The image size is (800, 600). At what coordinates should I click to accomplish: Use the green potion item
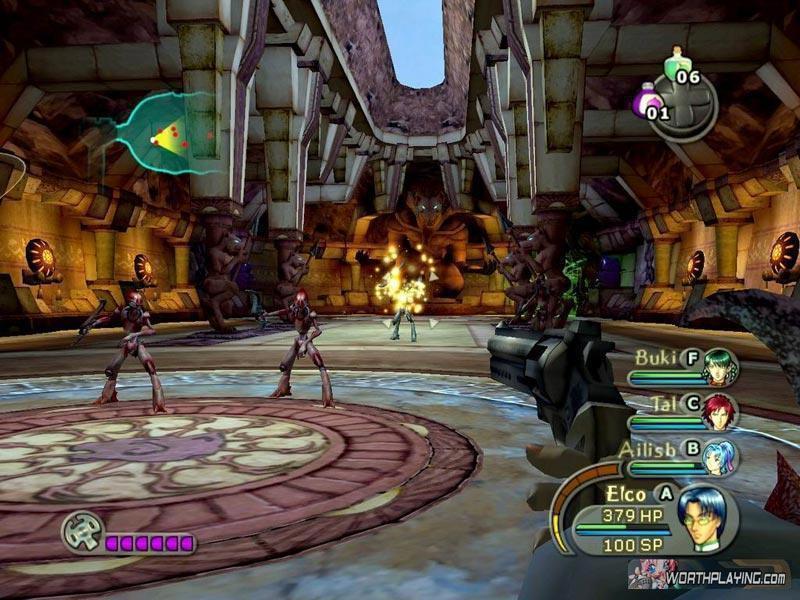click(679, 63)
